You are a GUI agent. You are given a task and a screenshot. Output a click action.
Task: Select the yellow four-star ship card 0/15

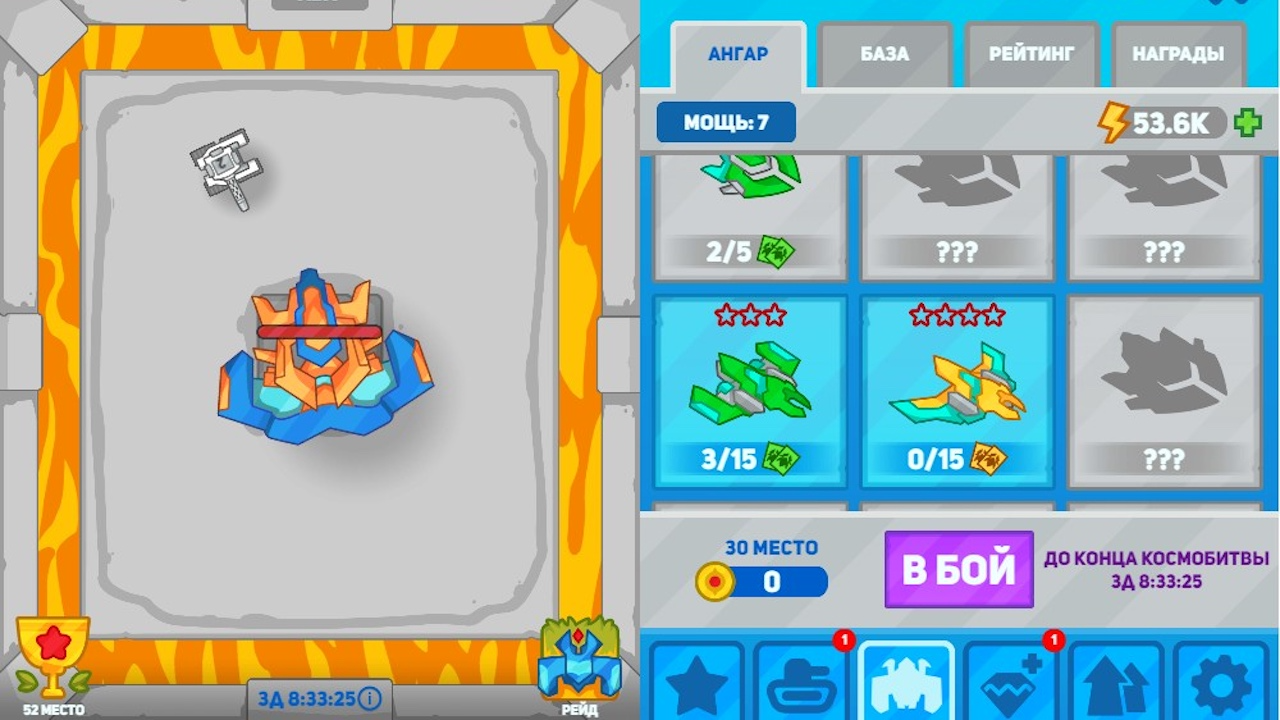957,390
